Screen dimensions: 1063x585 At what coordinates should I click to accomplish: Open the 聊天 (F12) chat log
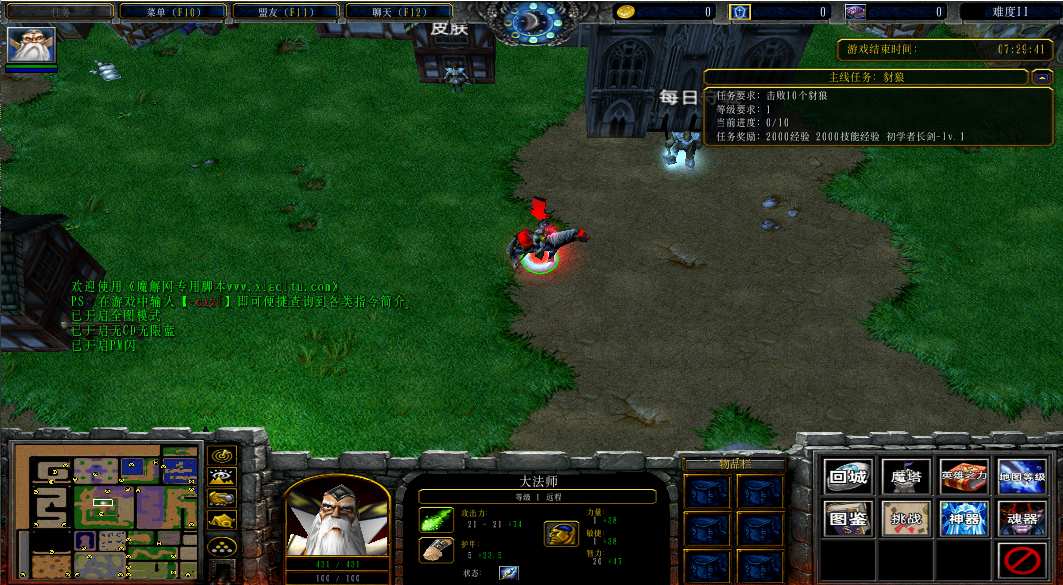399,12
